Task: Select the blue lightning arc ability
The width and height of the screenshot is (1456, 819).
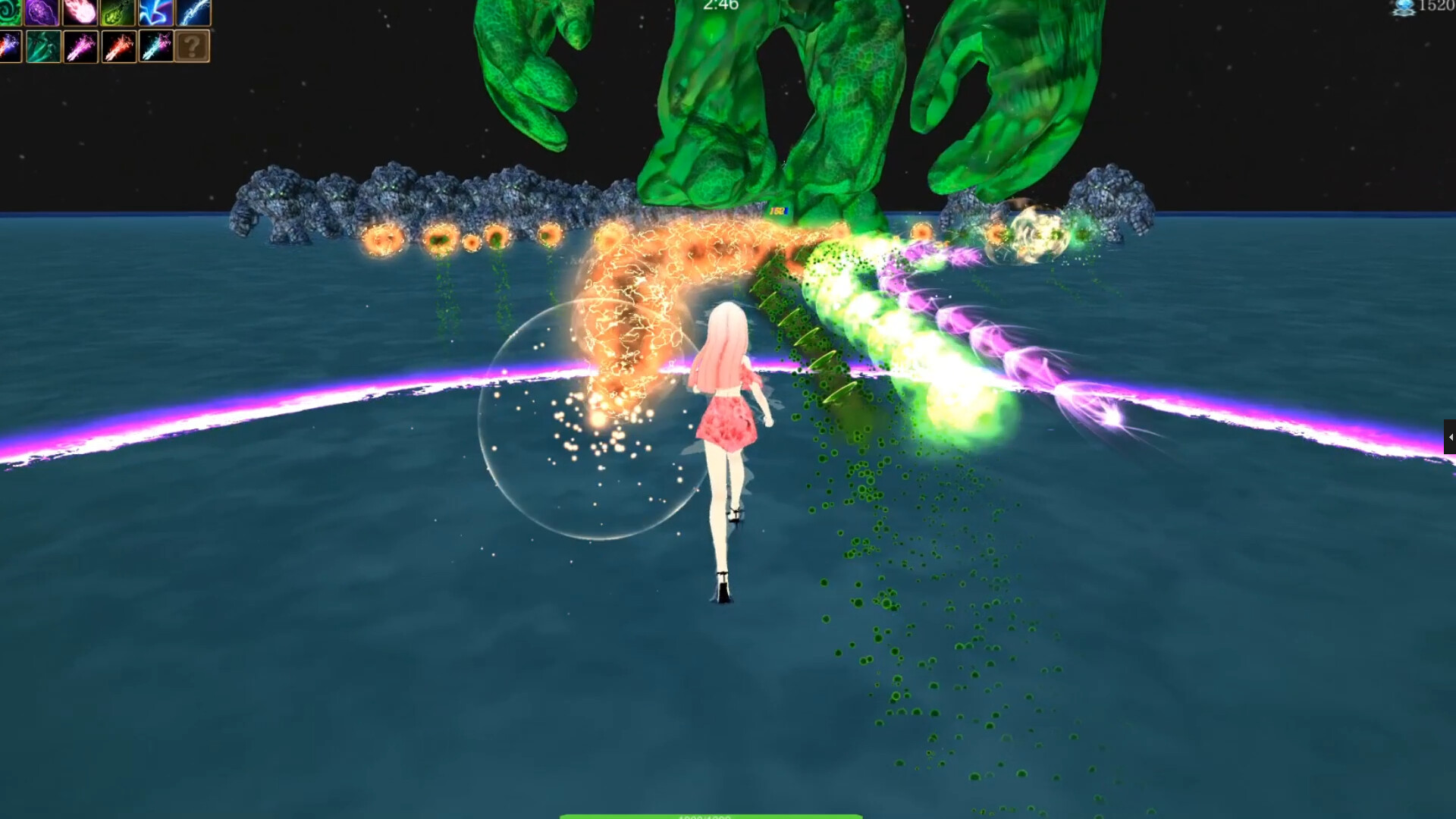Action: click(x=155, y=13)
